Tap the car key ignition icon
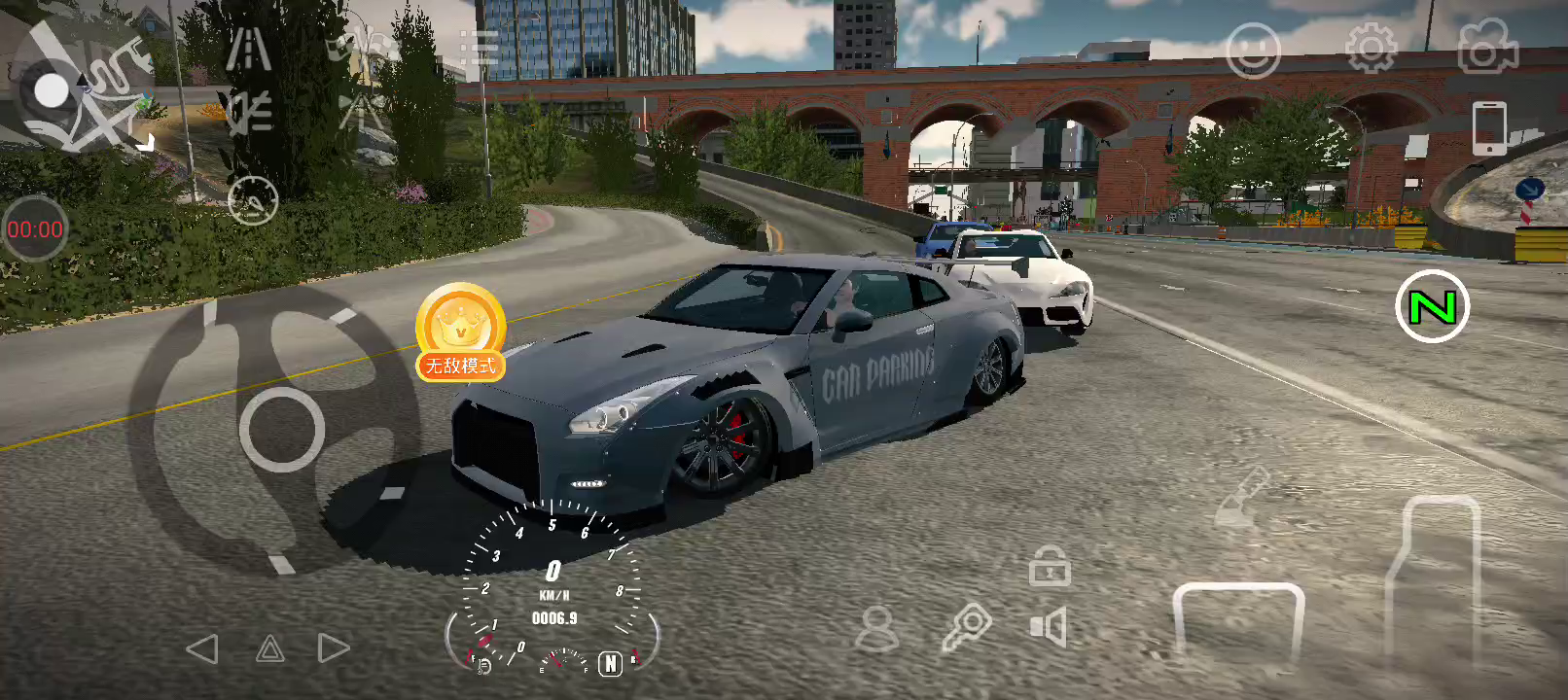The width and height of the screenshot is (1568, 700). click(966, 627)
